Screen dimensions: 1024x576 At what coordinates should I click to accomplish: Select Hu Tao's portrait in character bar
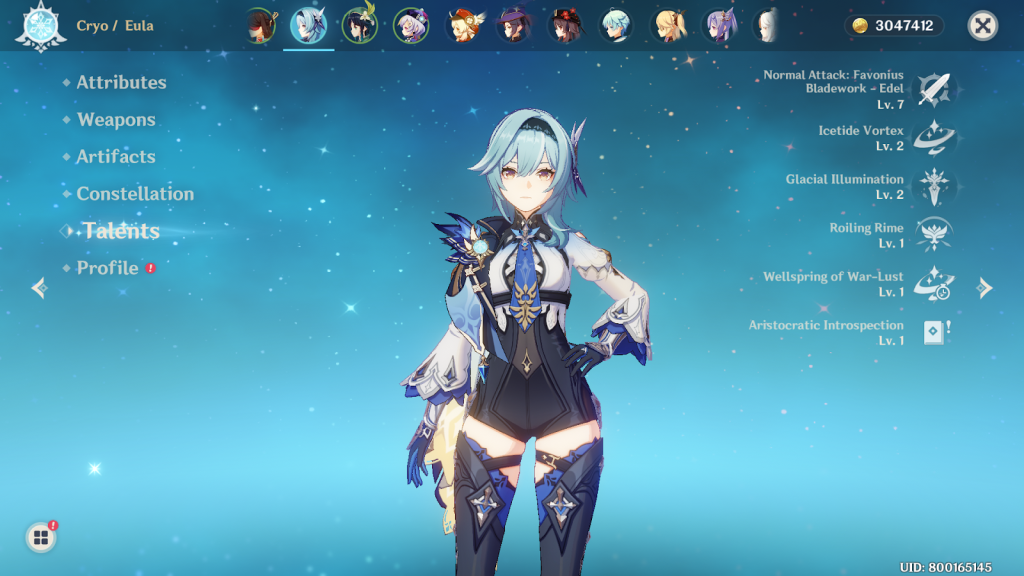click(x=565, y=26)
